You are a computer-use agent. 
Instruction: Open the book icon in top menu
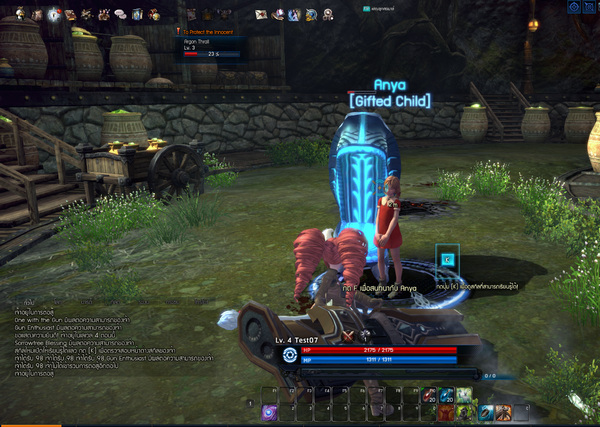point(136,14)
